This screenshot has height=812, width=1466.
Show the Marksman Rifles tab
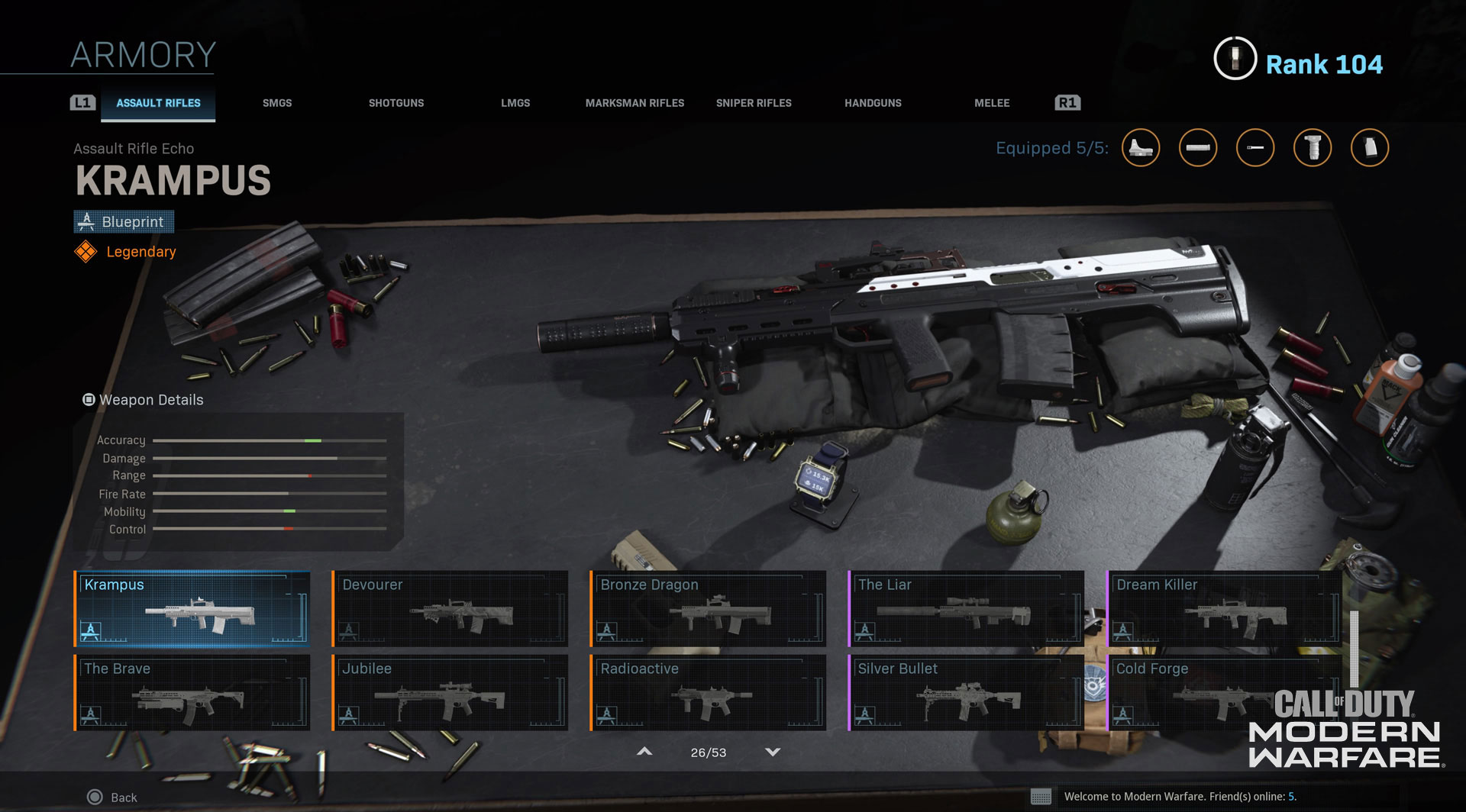click(635, 103)
